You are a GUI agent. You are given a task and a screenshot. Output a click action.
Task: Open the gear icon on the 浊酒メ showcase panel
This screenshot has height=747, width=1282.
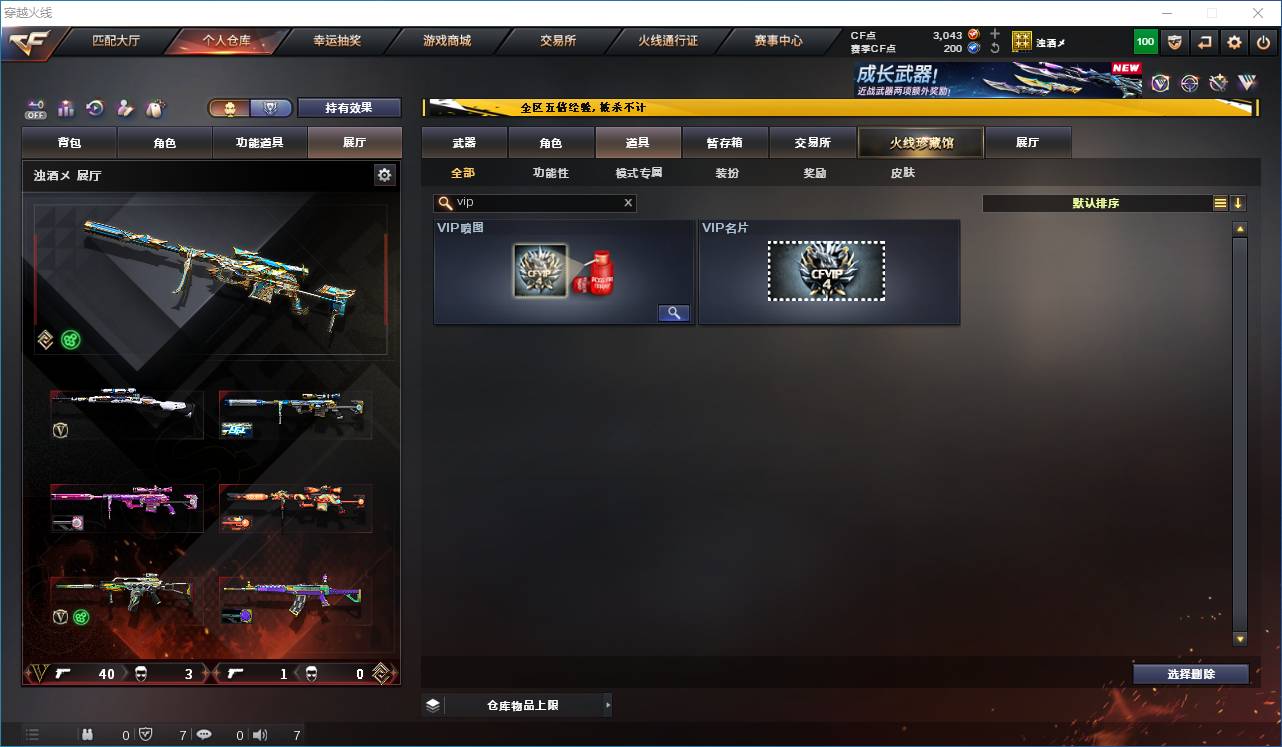385,174
